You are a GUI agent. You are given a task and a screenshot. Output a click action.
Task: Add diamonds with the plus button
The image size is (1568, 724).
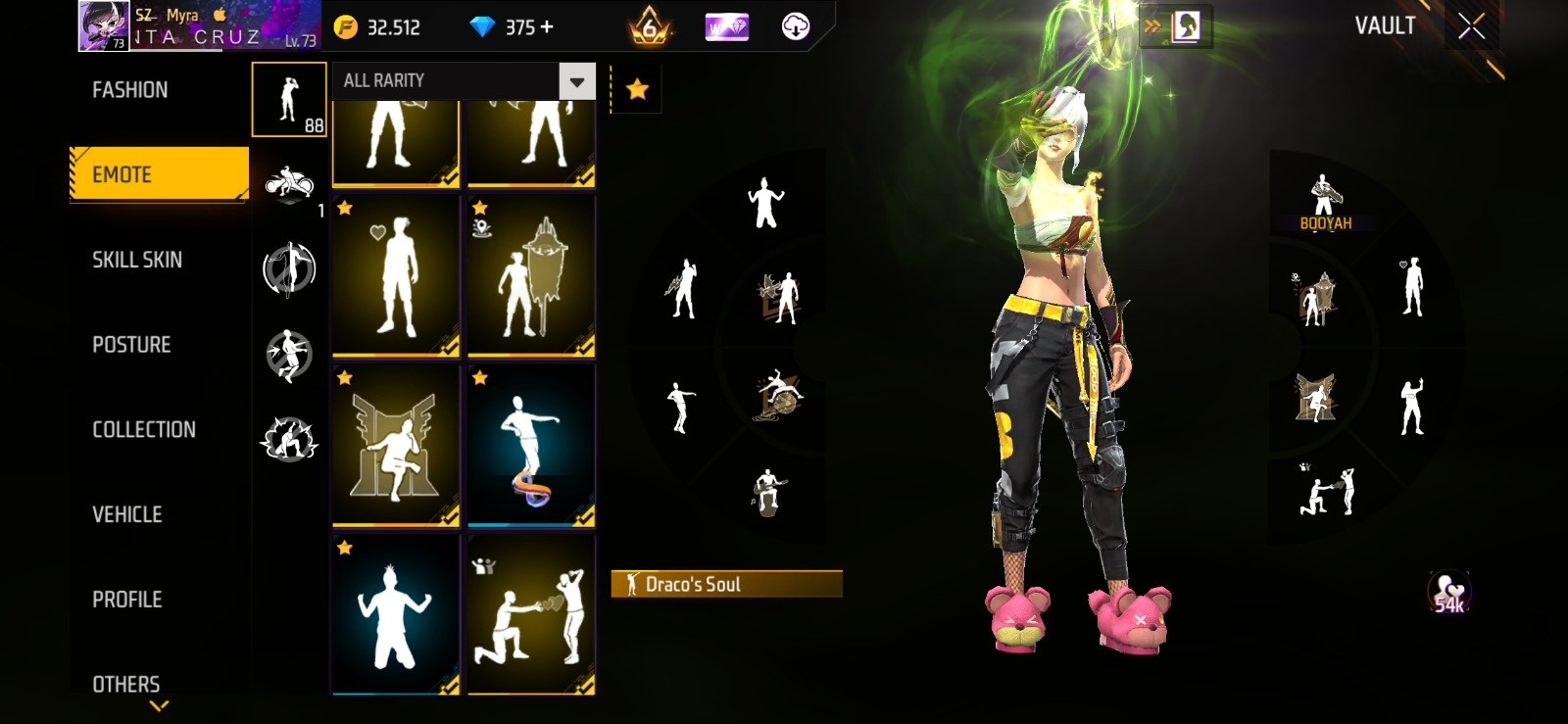(x=547, y=27)
